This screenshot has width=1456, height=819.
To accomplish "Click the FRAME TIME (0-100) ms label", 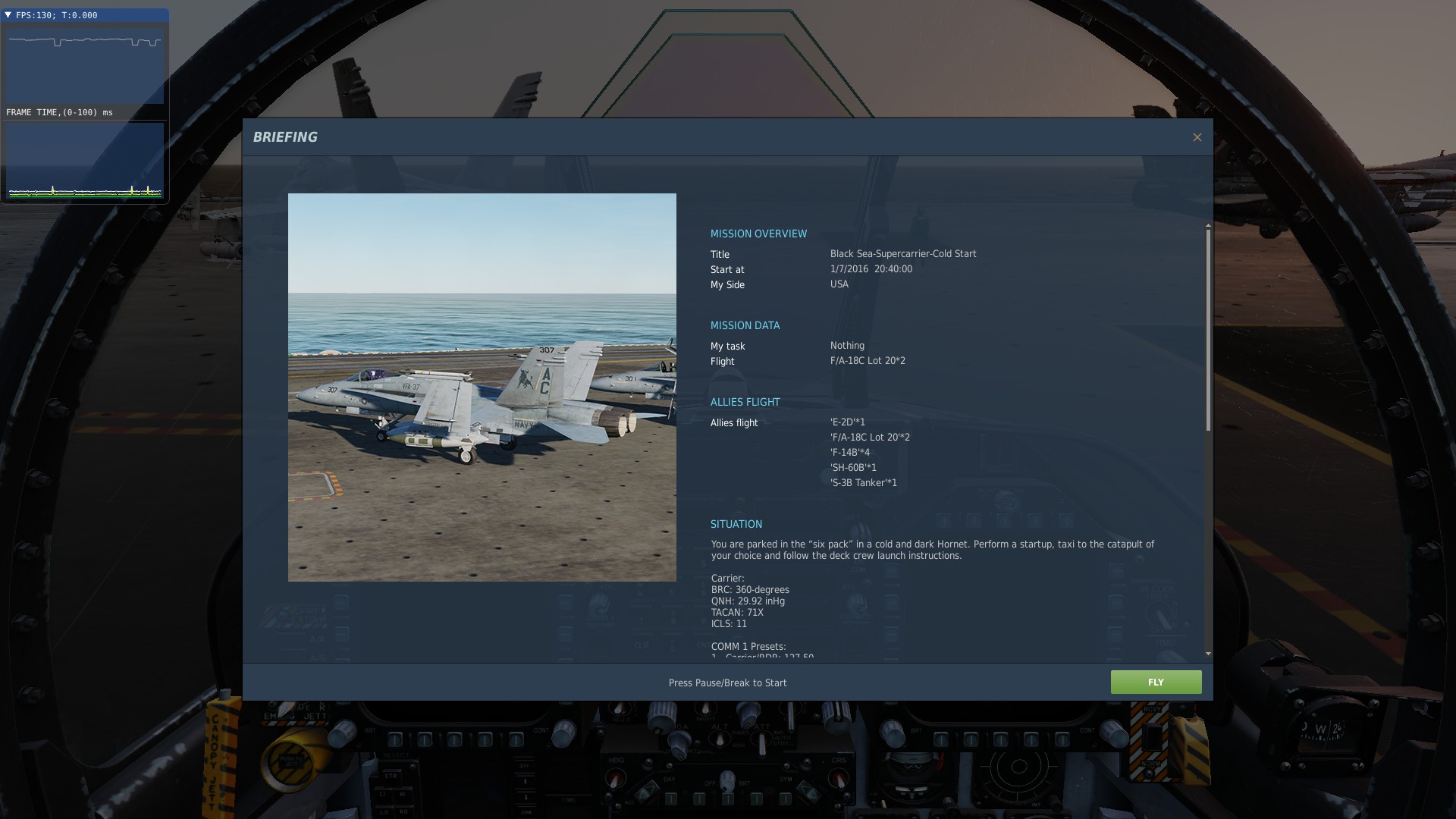I will click(x=58, y=111).
